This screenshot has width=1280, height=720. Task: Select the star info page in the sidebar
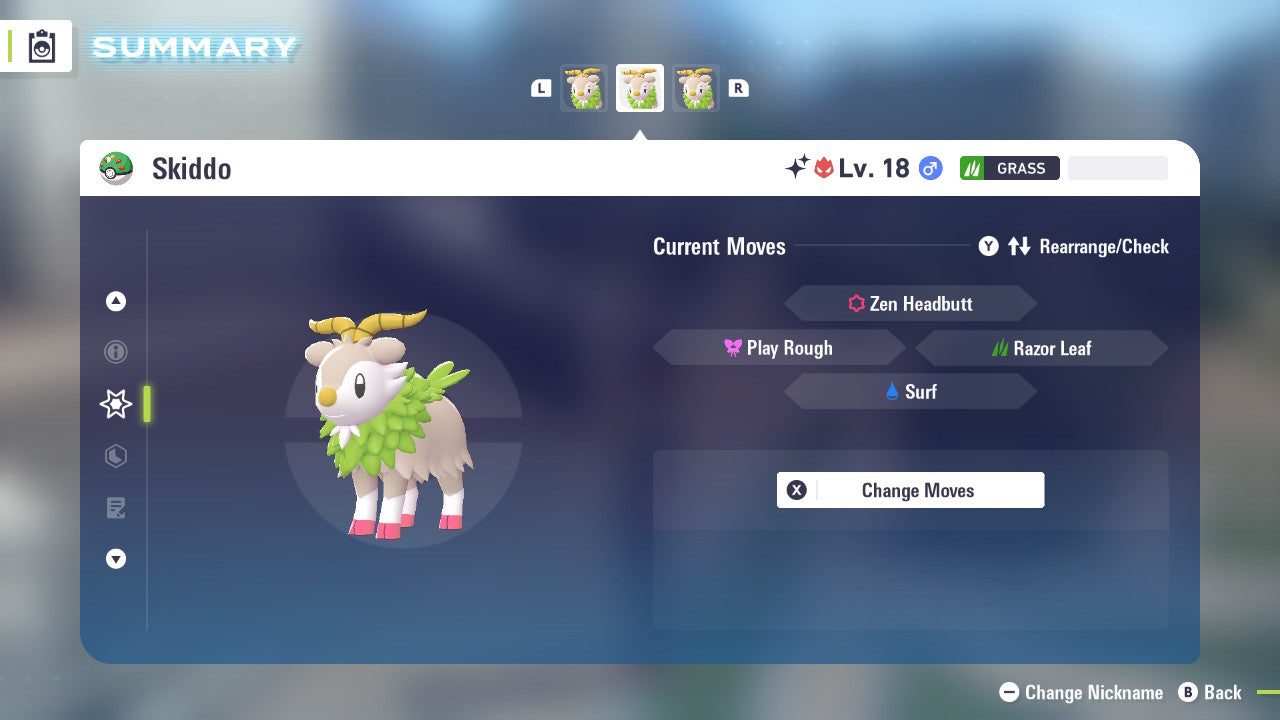(115, 404)
